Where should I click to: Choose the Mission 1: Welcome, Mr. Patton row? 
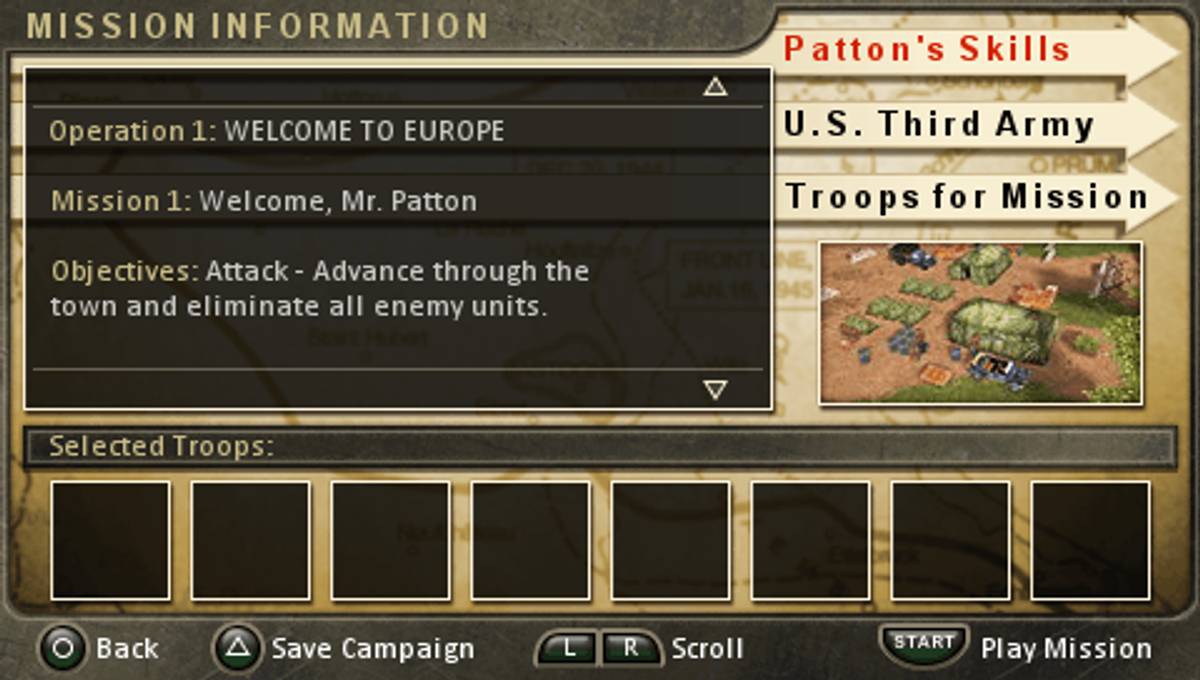pos(398,201)
